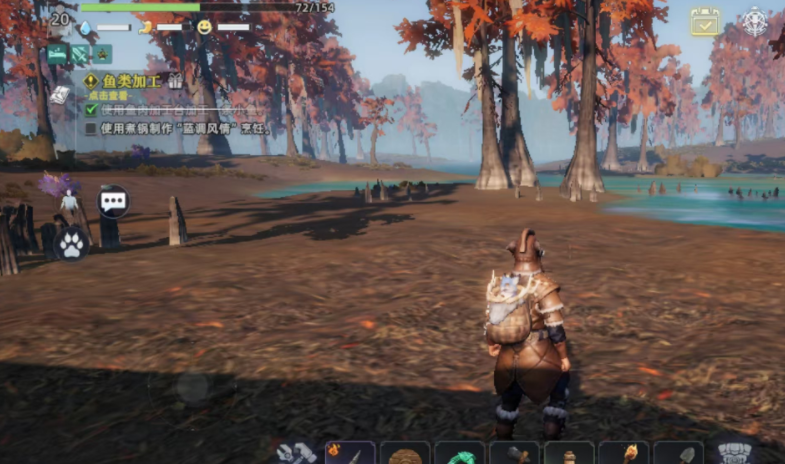Tap the paw print pet button
The width and height of the screenshot is (785, 464).
pyautogui.click(x=72, y=242)
